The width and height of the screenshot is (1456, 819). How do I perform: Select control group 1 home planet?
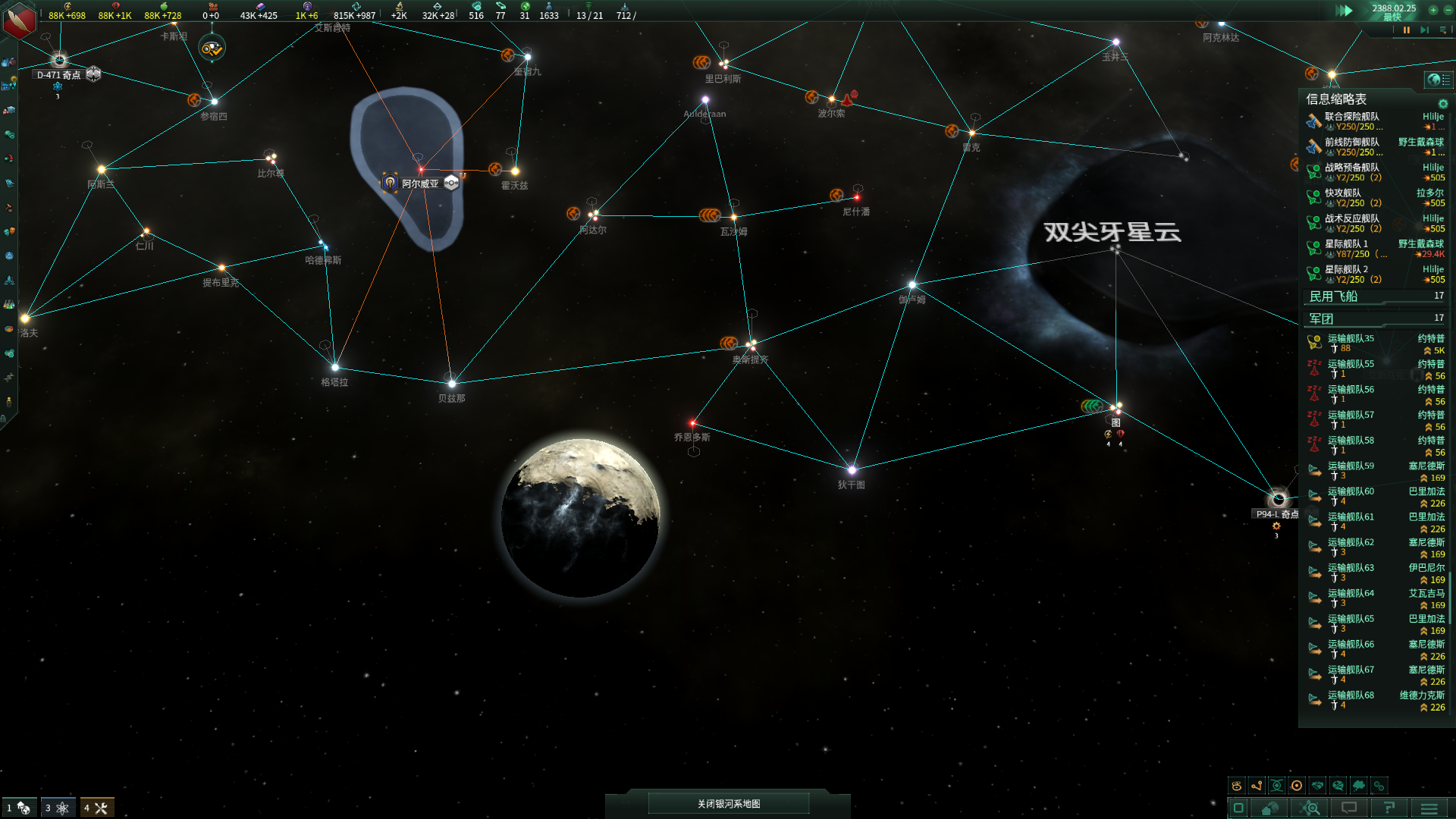pyautogui.click(x=18, y=808)
